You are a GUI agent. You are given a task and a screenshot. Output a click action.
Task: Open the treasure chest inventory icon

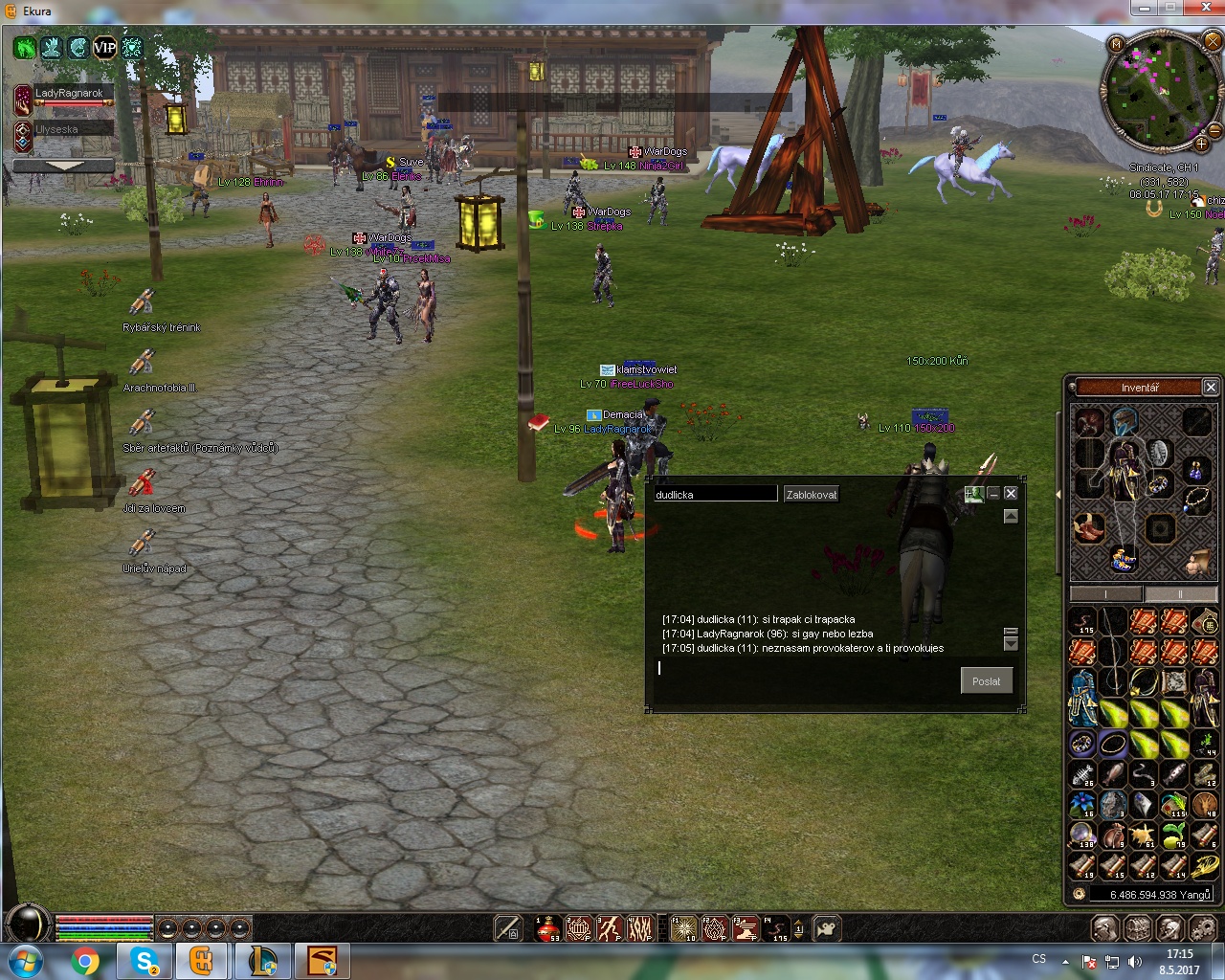(x=1137, y=928)
